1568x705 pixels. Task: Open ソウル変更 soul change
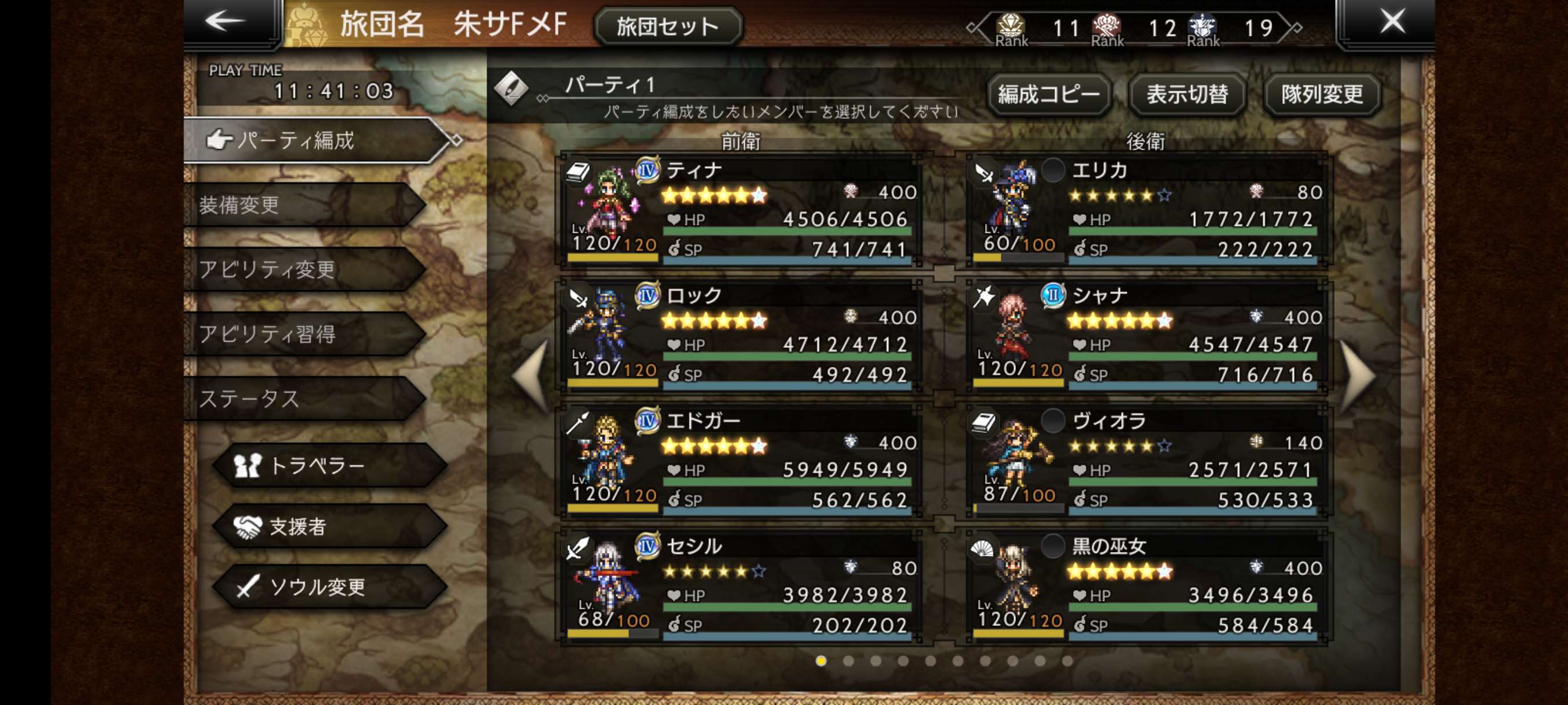(329, 587)
